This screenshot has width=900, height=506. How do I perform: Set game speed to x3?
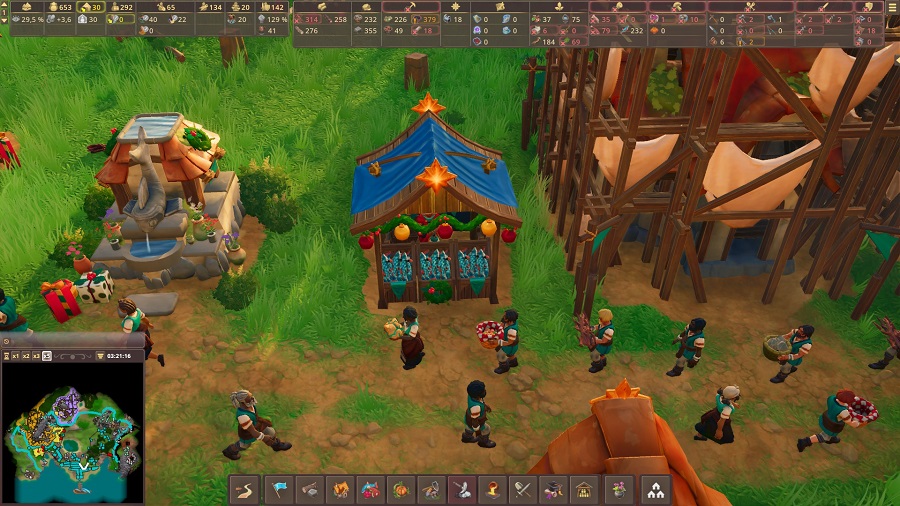tap(37, 356)
